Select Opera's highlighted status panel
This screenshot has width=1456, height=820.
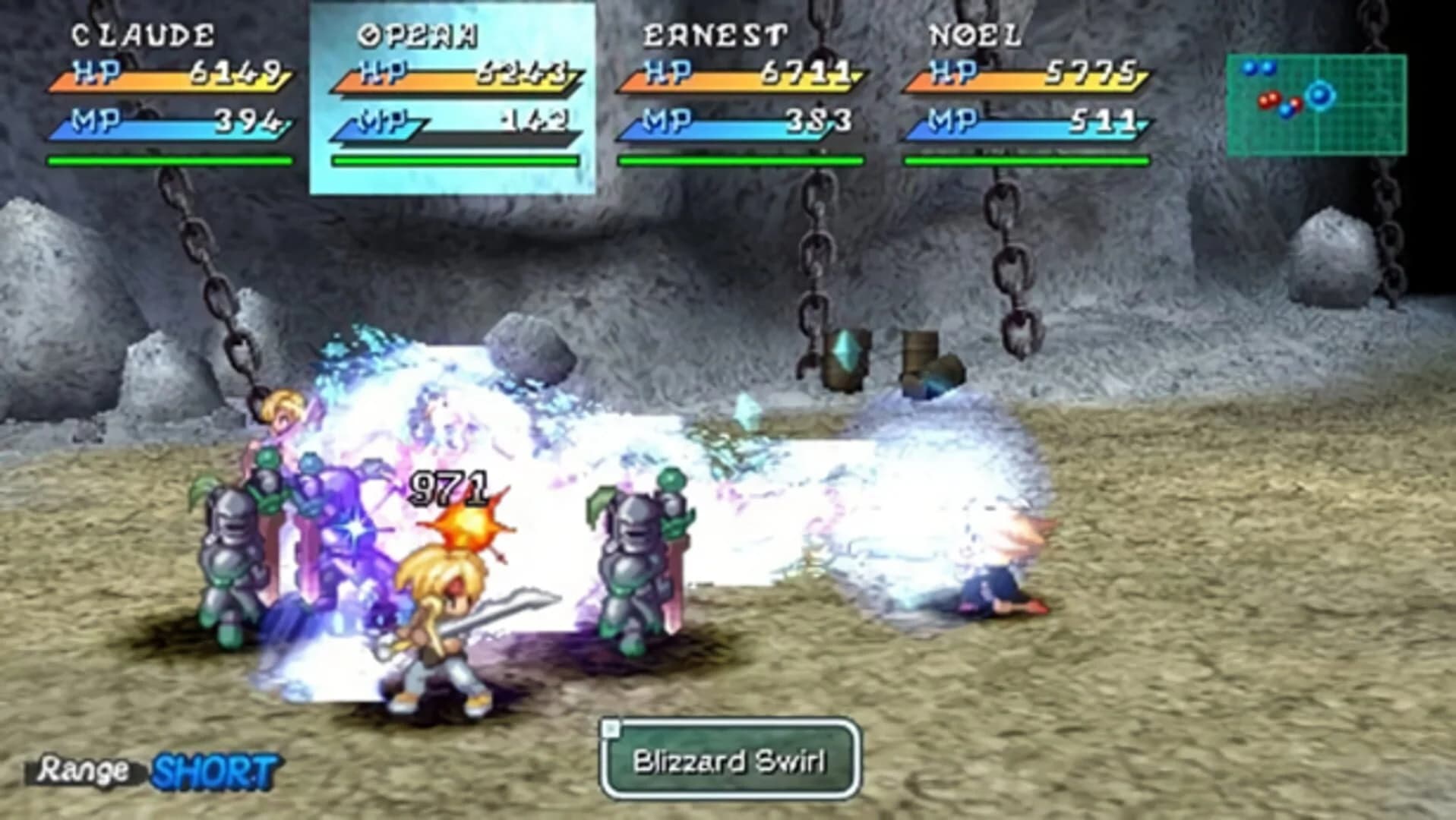pos(452,99)
